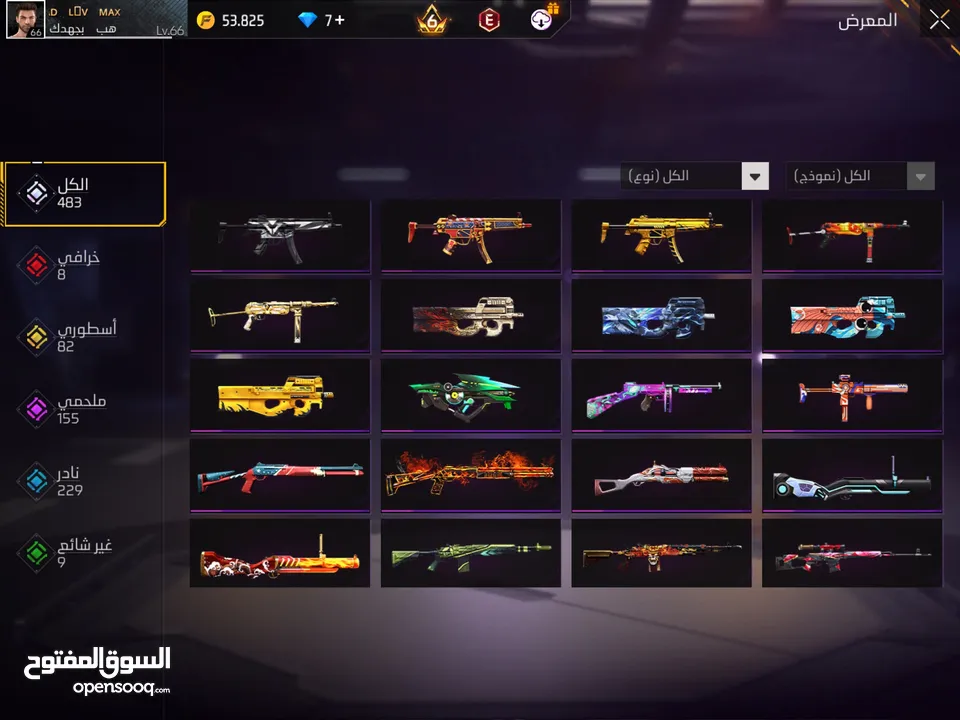The height and width of the screenshot is (720, 960).
Task: Select the blue crystal P90 skin
Action: 661,314
